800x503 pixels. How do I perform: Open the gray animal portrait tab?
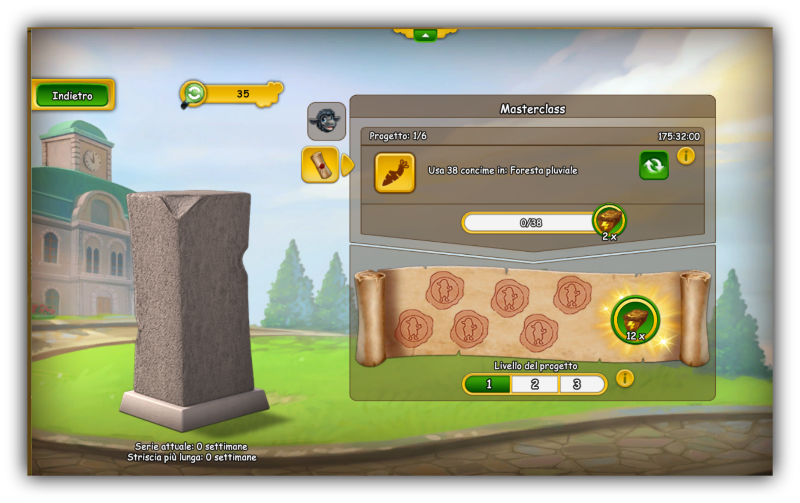coord(326,121)
